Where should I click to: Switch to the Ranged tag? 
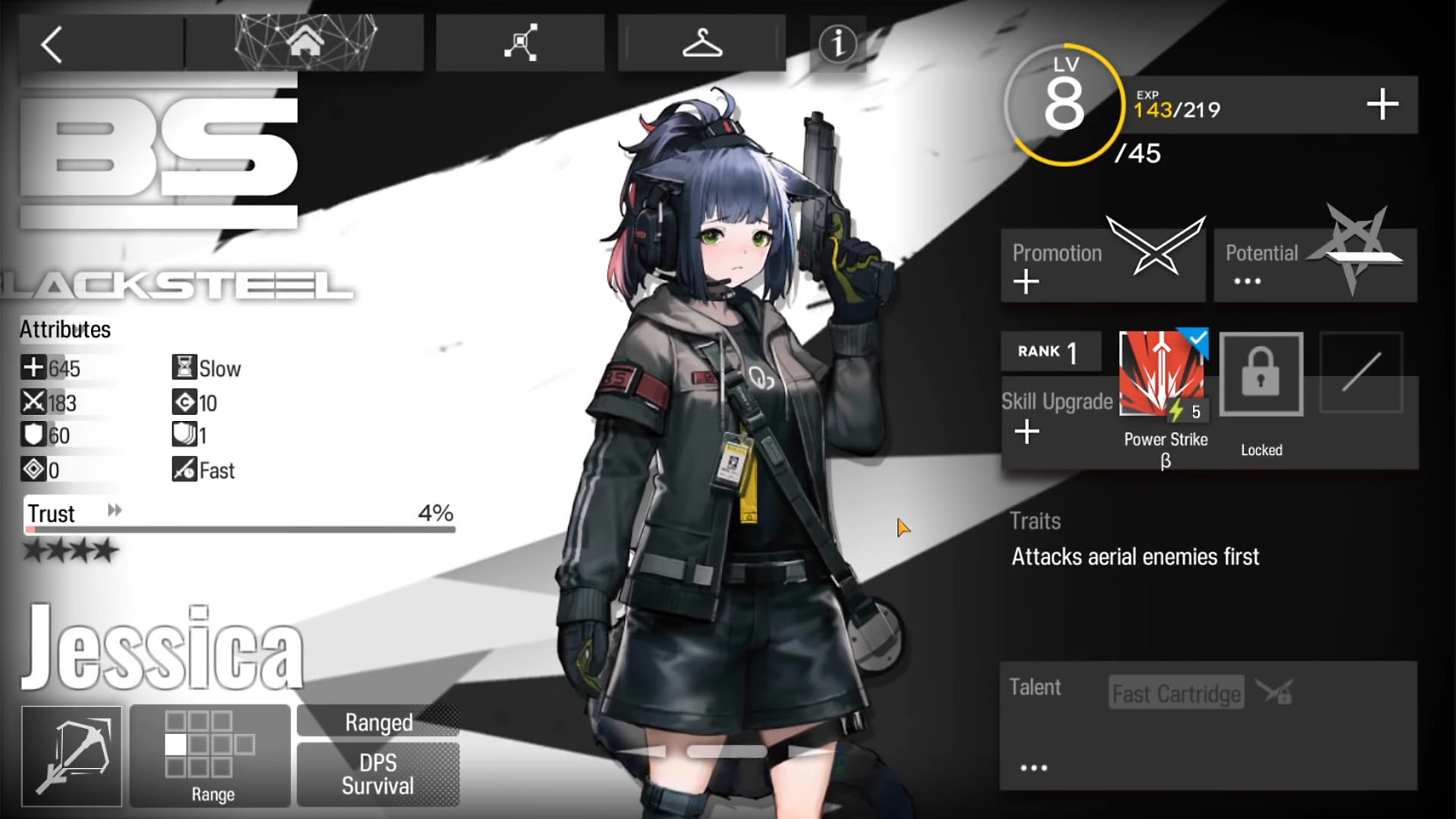pos(377,722)
